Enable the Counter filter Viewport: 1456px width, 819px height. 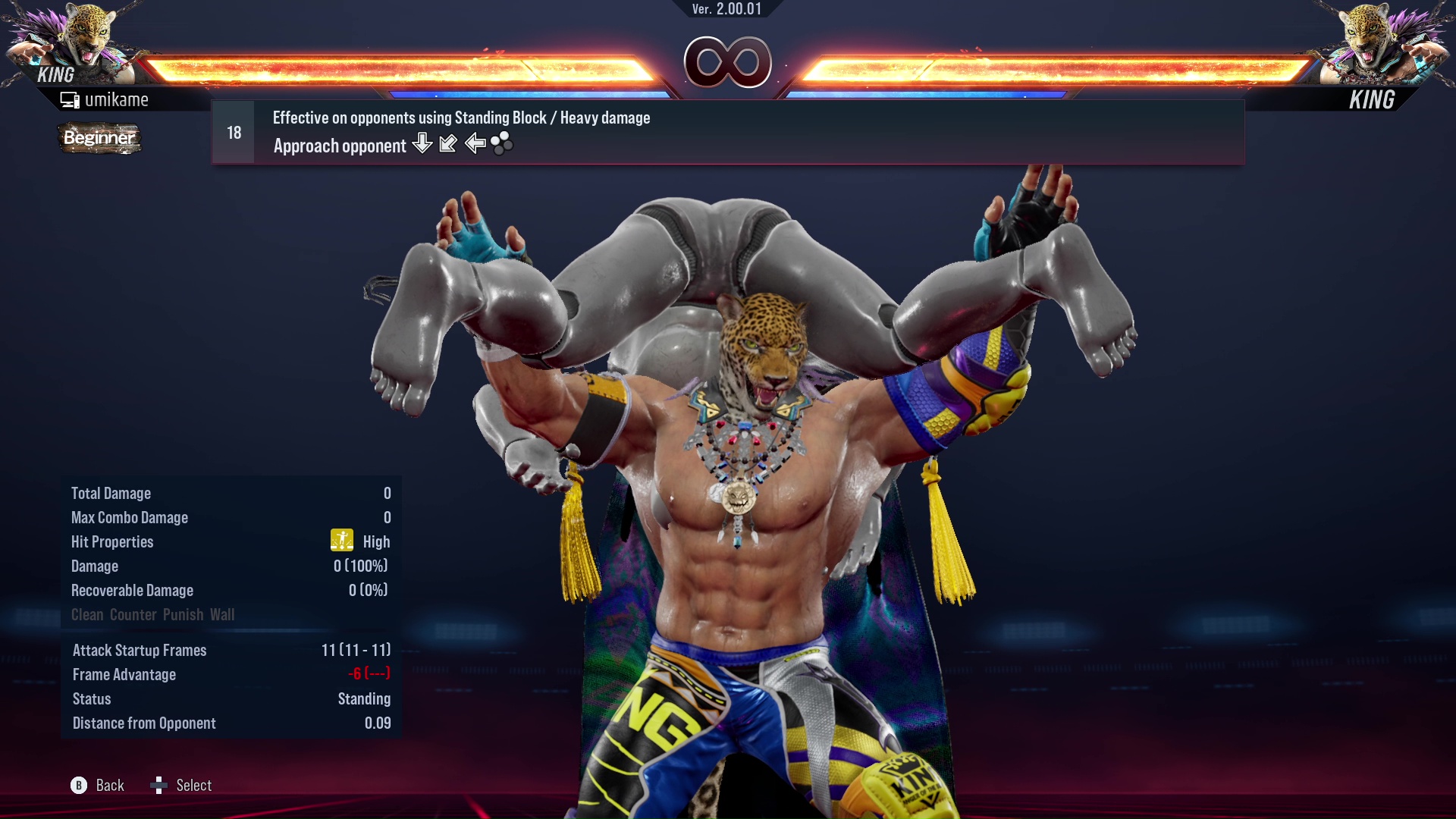(x=133, y=614)
